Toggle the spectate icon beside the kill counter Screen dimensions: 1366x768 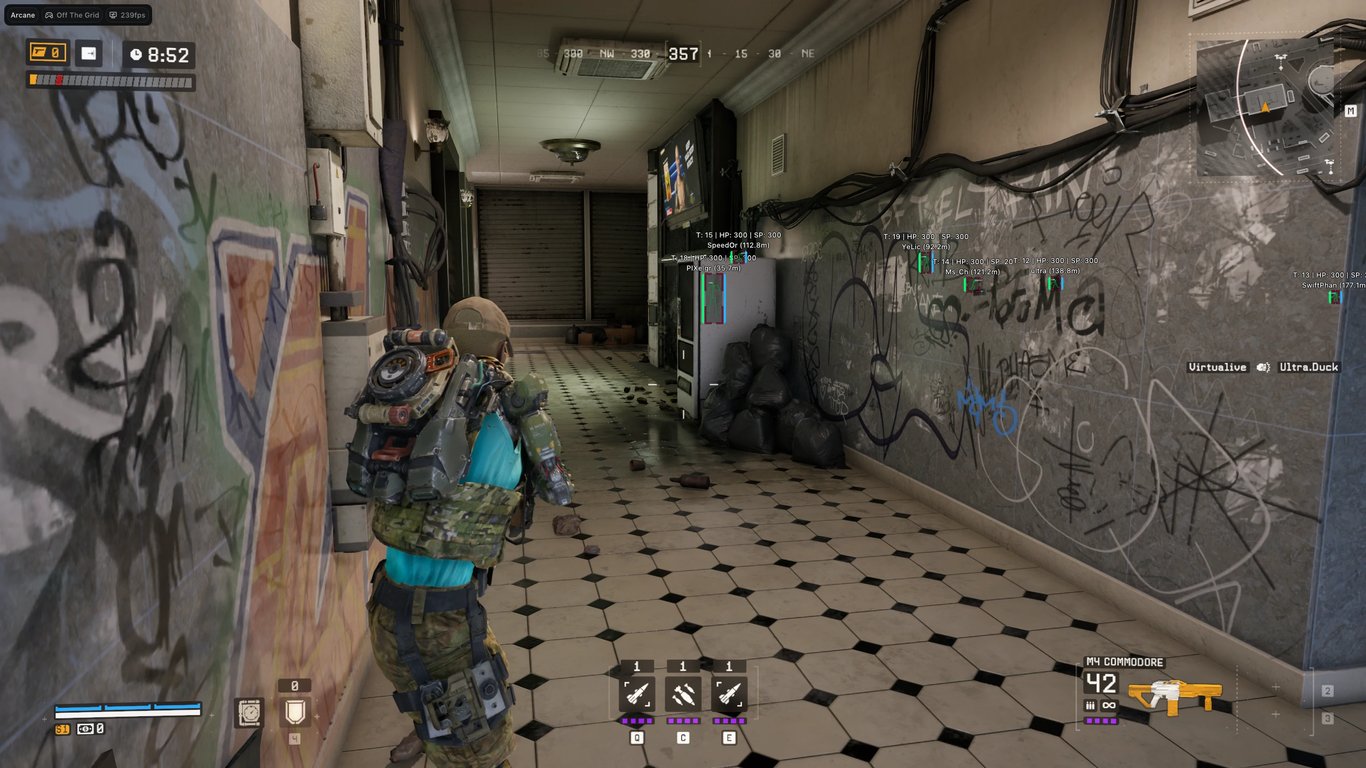click(88, 51)
